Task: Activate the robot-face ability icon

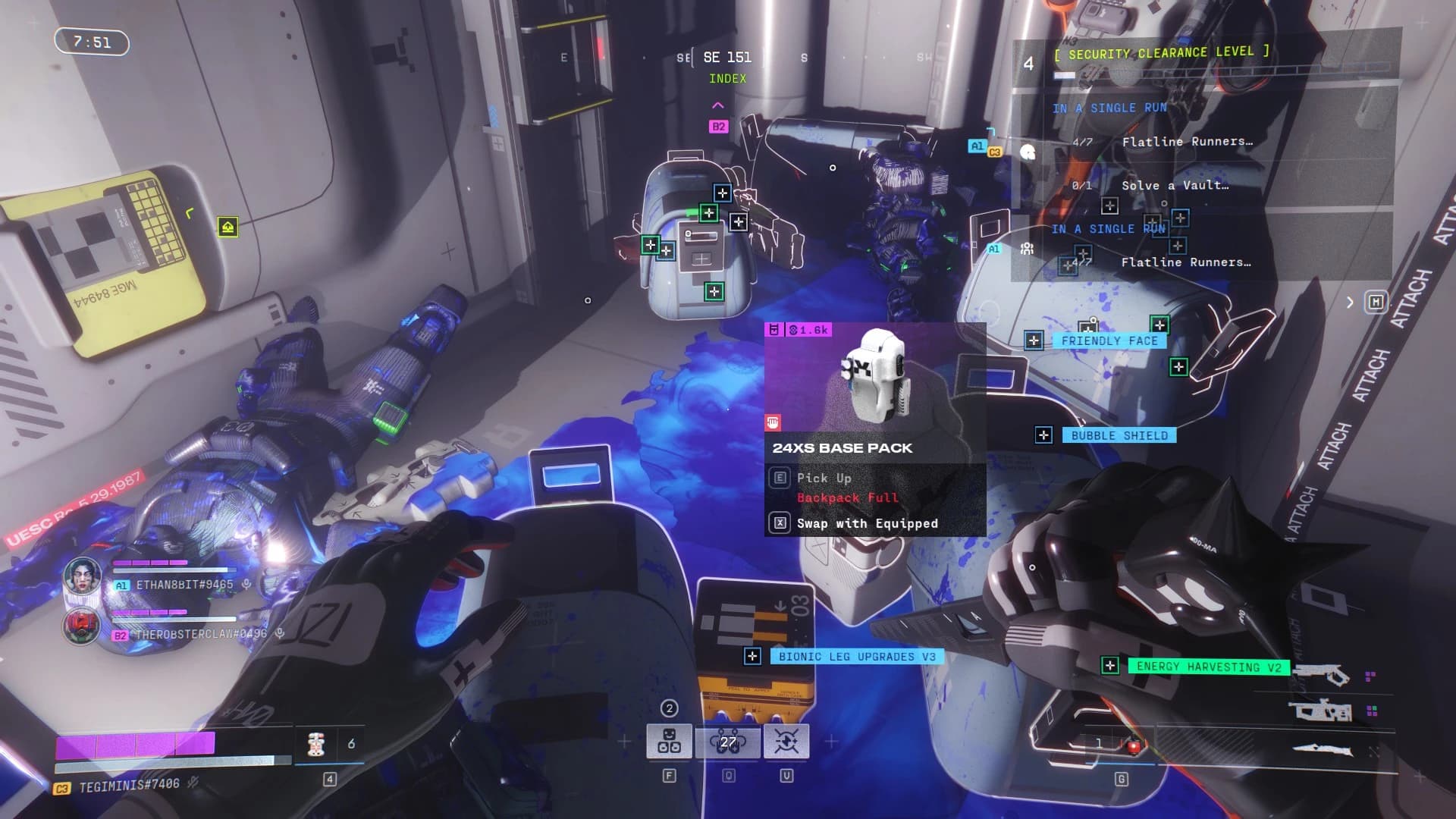Action: coord(669,741)
